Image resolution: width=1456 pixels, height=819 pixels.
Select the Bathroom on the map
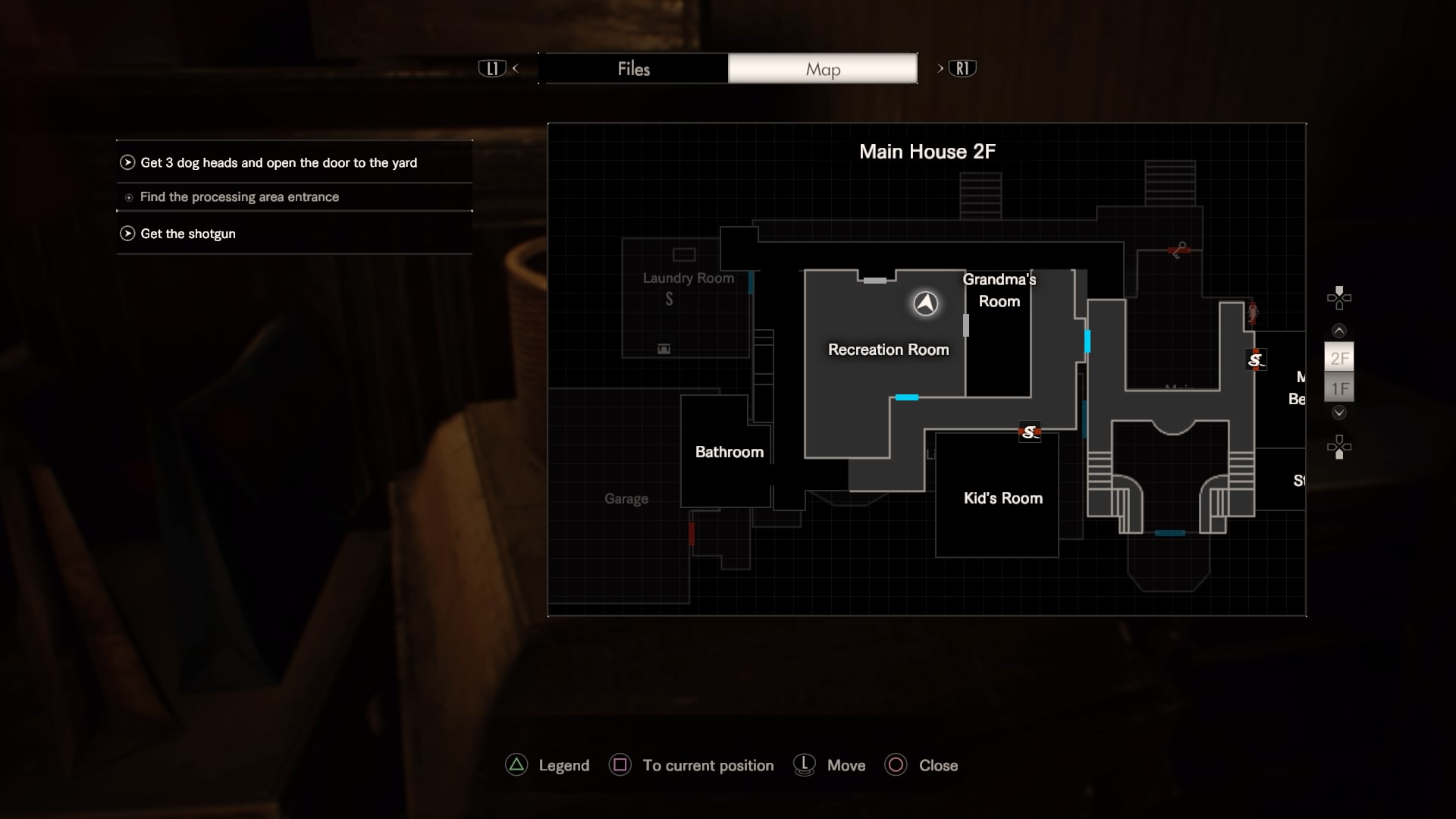(729, 452)
